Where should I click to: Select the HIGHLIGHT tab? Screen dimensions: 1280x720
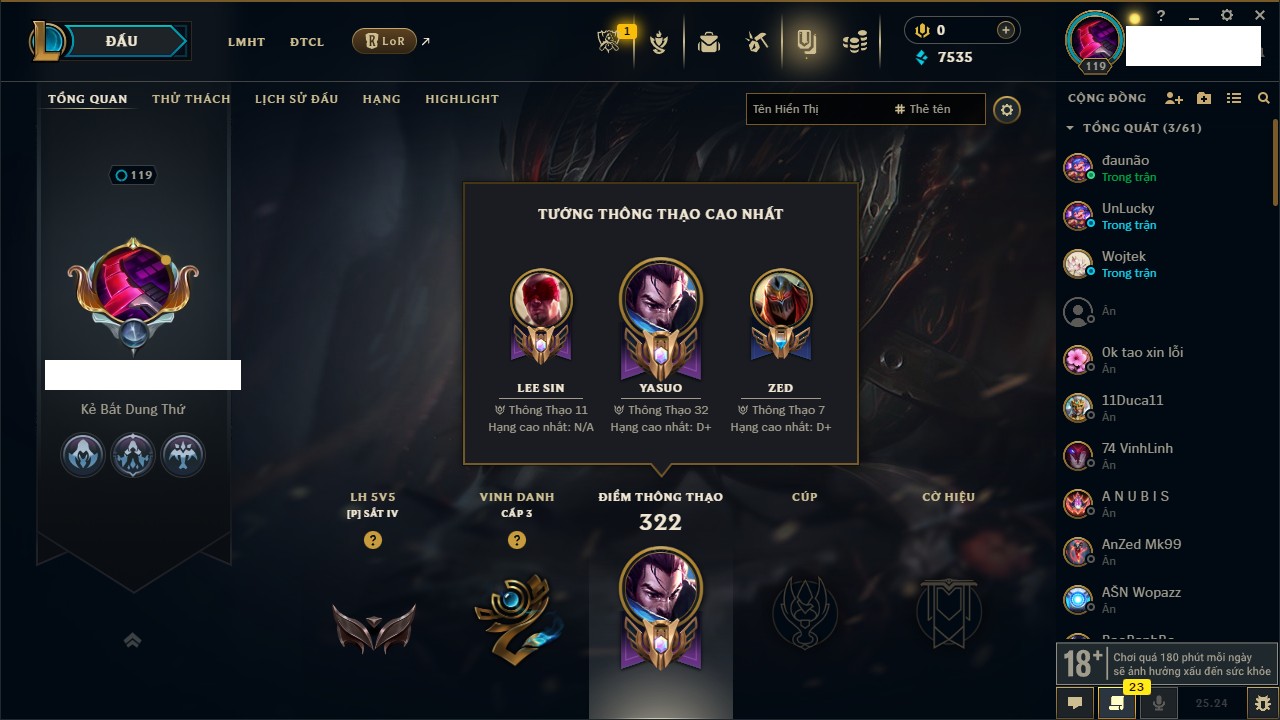pyautogui.click(x=461, y=99)
